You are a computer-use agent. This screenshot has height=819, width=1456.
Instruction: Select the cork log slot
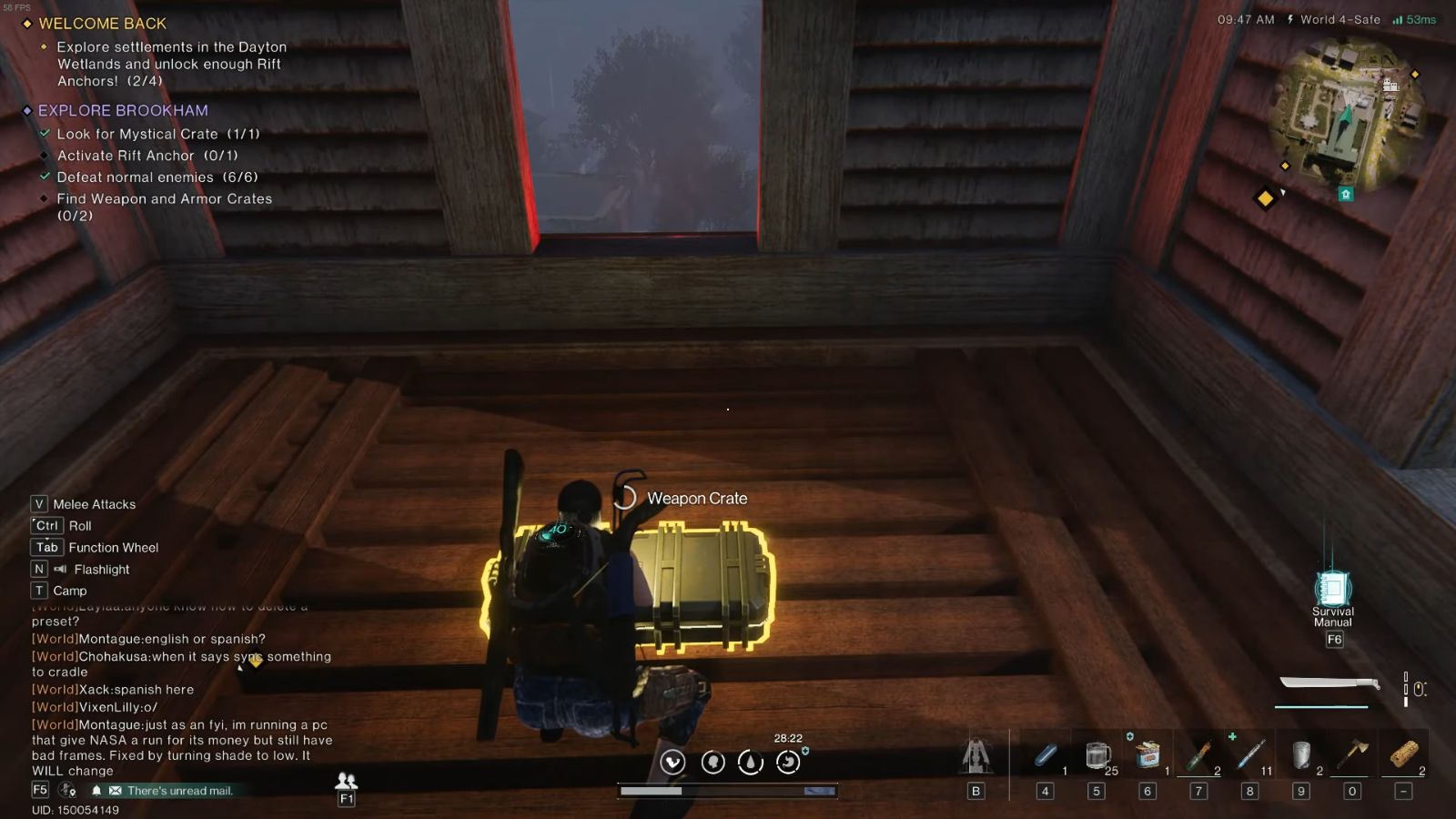click(1404, 755)
